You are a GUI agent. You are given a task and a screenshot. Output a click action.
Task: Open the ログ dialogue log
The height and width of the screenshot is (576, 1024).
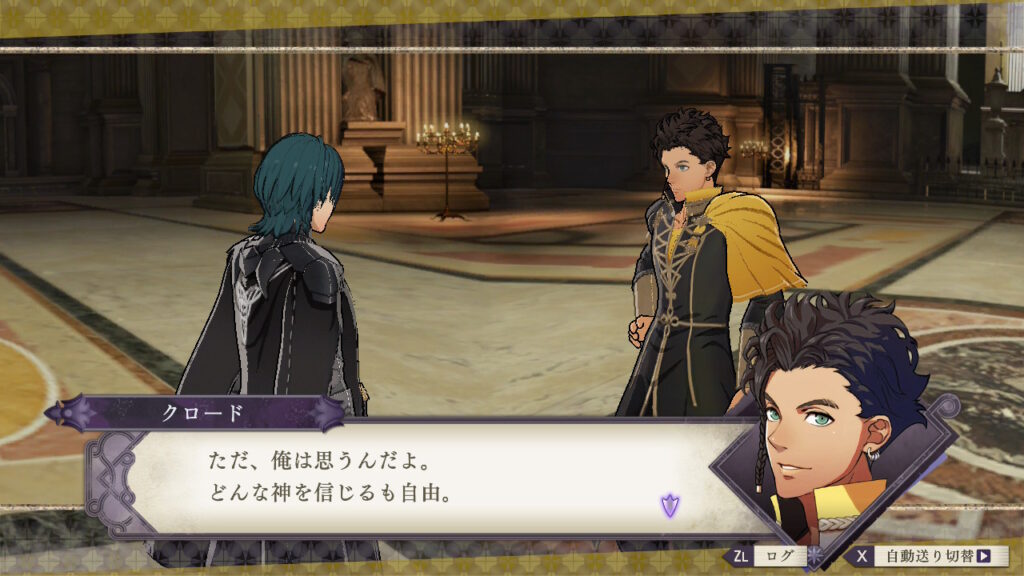(776, 556)
